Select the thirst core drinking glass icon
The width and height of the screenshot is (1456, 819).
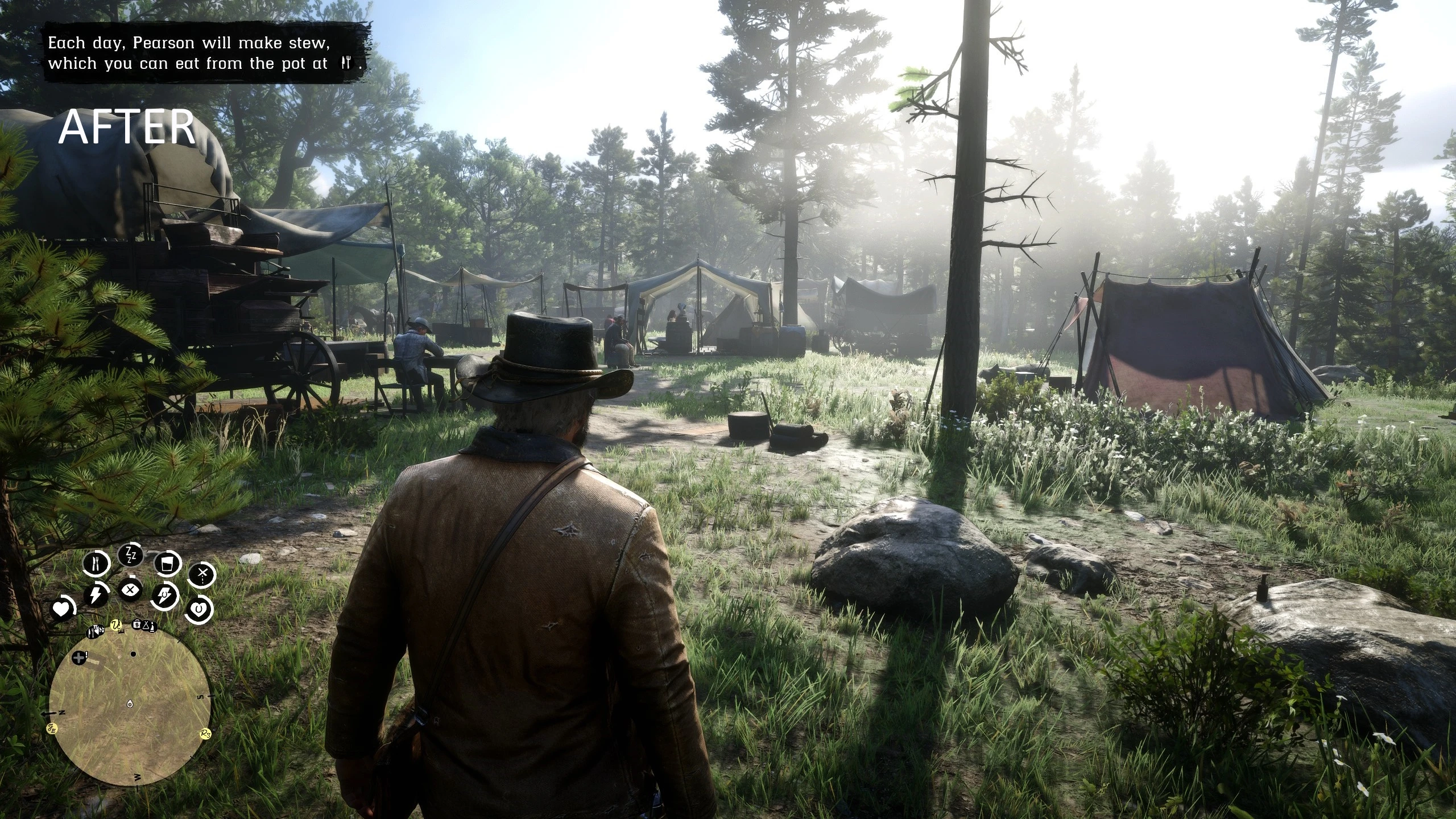tap(168, 564)
